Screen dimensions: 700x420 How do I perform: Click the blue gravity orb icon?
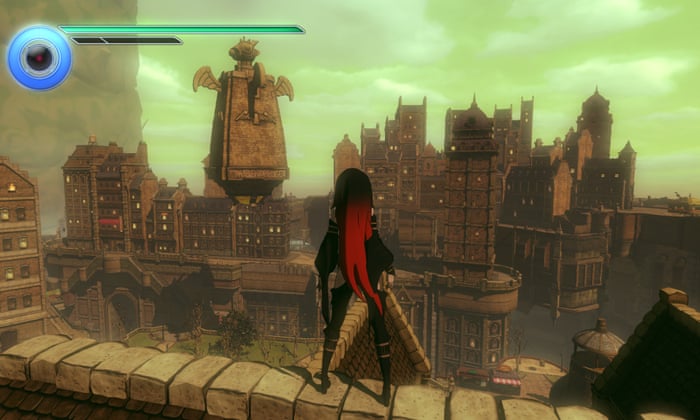point(39,57)
